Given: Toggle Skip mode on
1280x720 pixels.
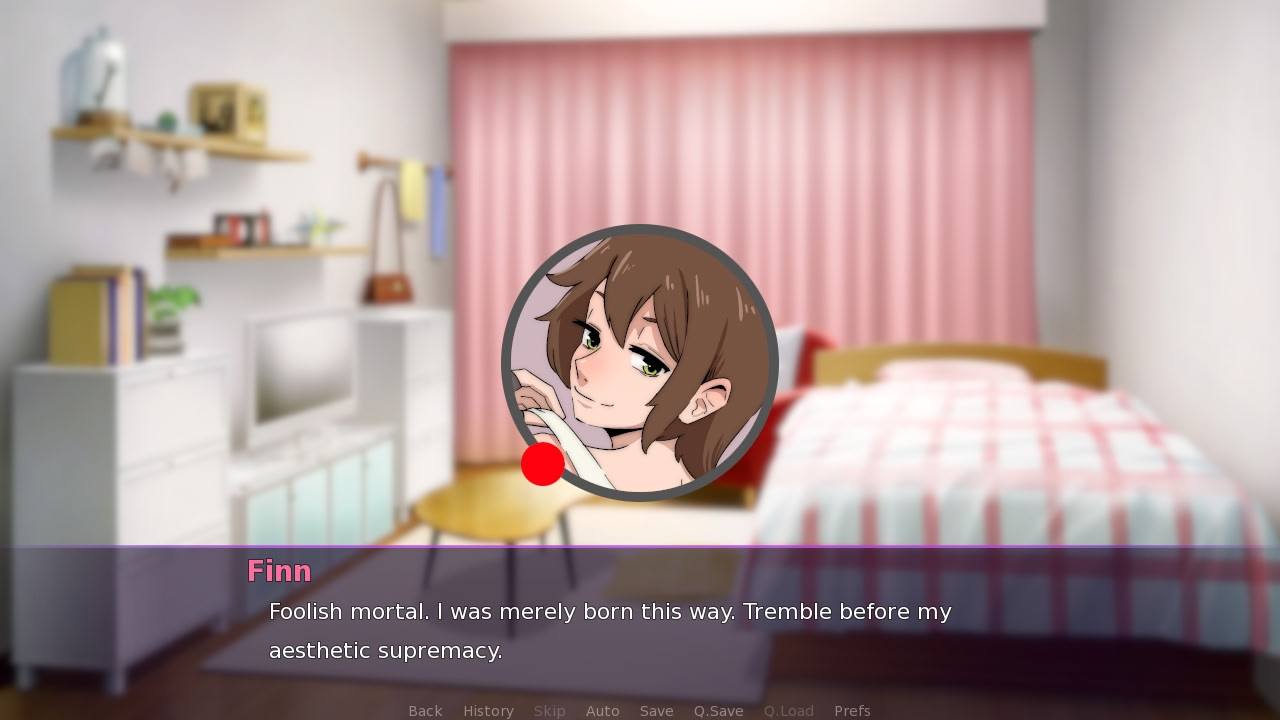Looking at the screenshot, I should pos(549,710).
